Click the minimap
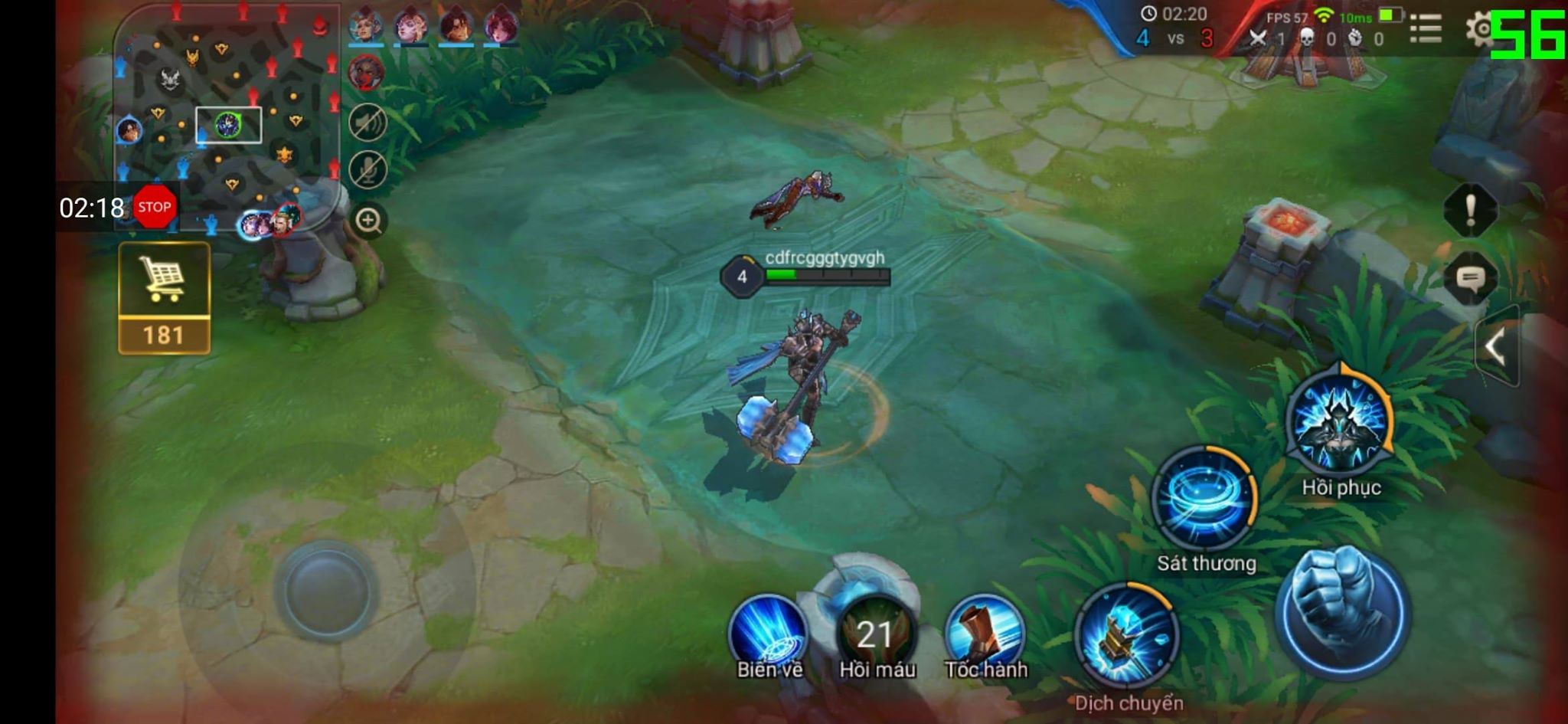Screen dimensions: 1568x724 coord(227,115)
